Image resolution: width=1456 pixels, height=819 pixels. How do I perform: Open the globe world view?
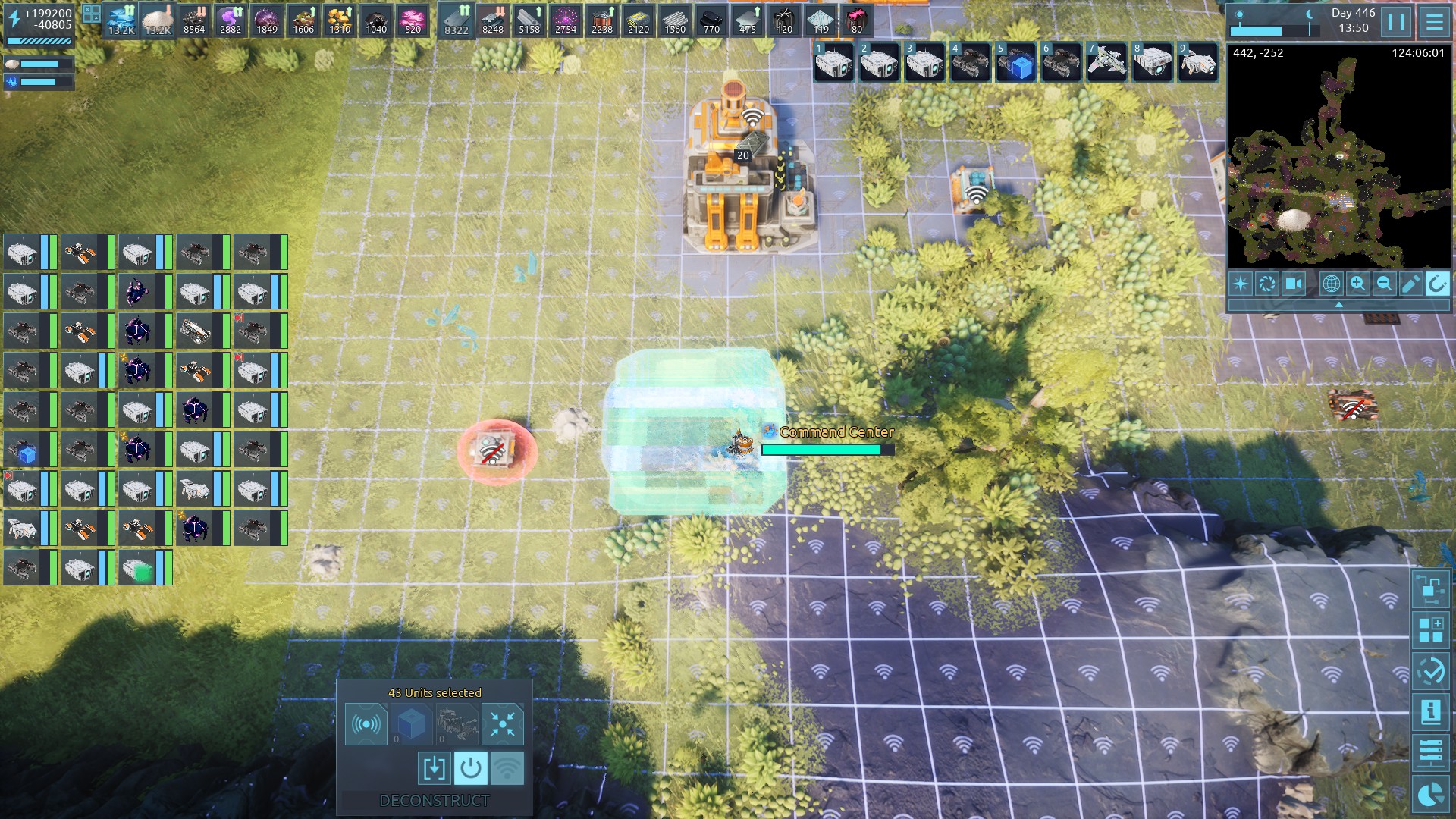coord(1331,284)
